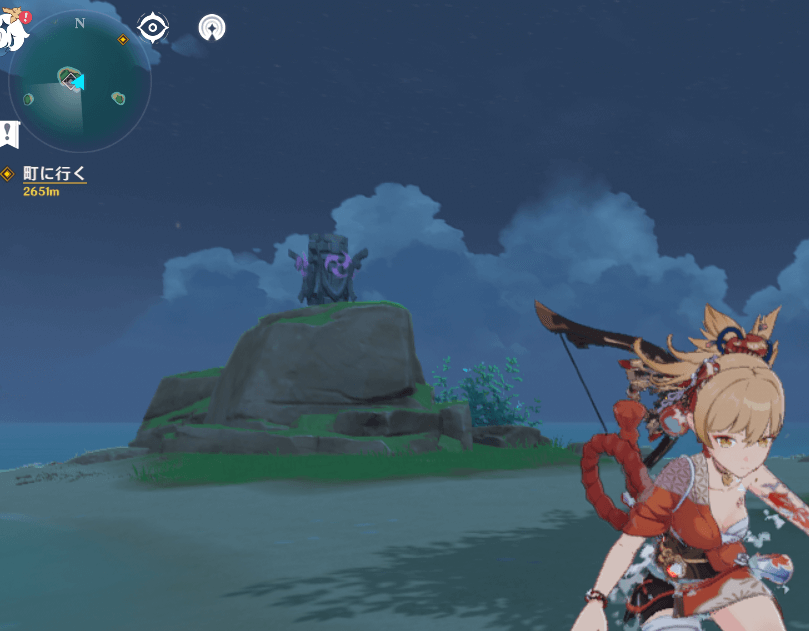Toggle the eye-shaped elemental sight icon
Viewport: 809px width, 631px height.
[x=152, y=28]
